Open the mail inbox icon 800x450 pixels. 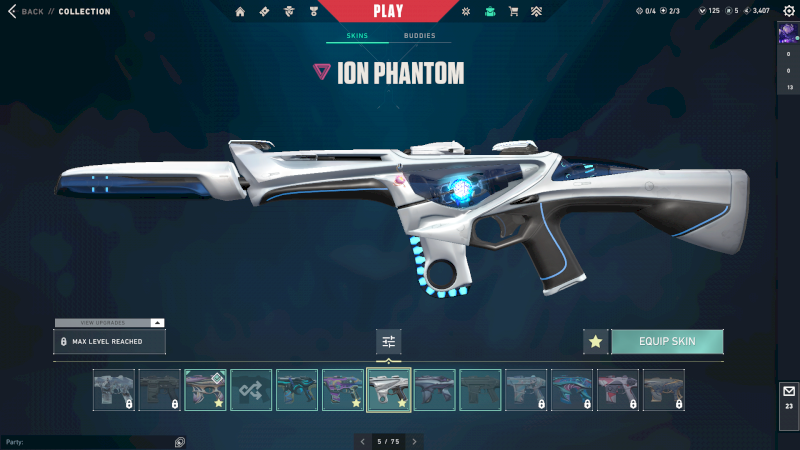point(788,391)
